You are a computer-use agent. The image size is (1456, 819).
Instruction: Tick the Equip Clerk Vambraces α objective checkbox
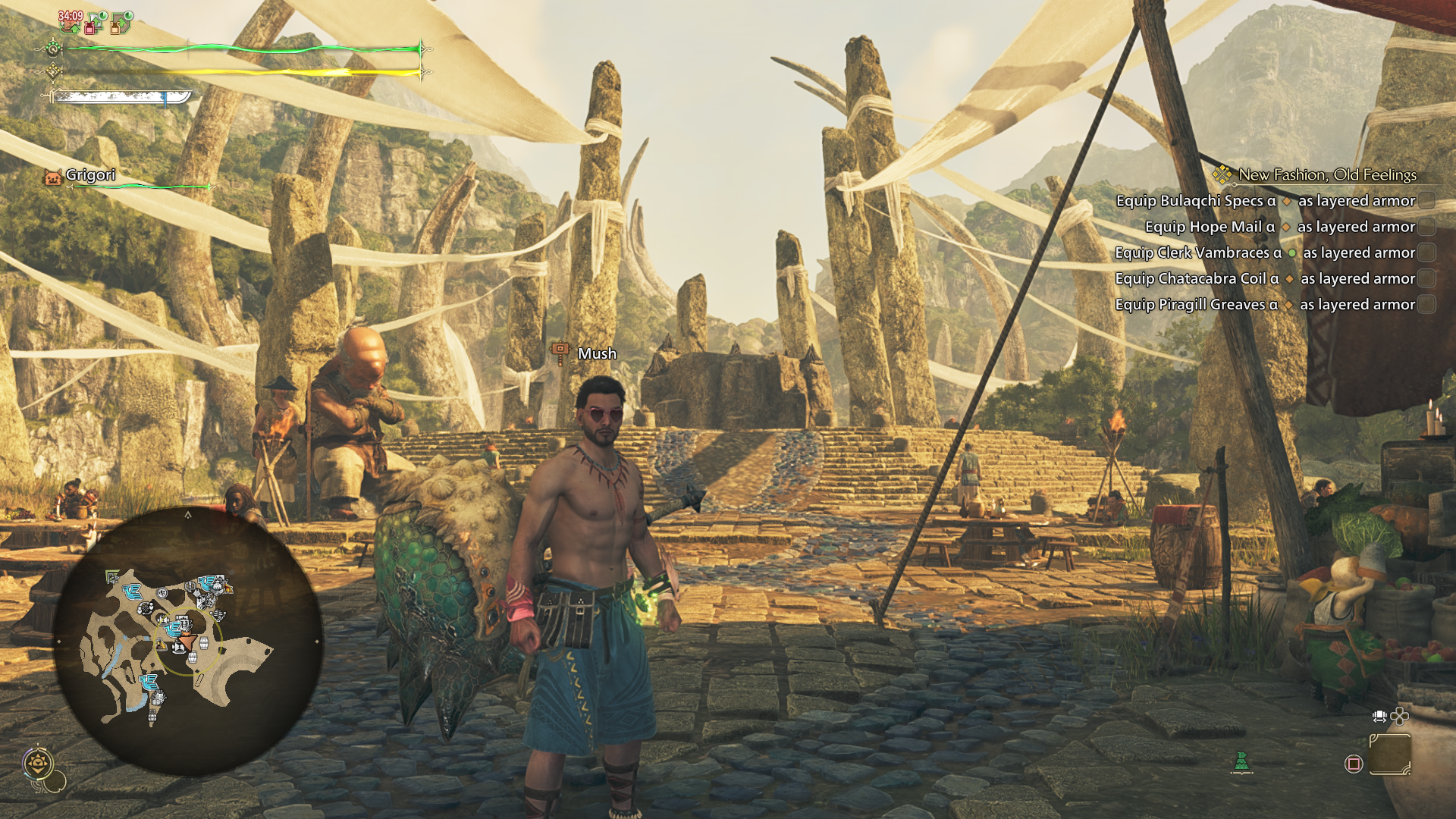1426,253
